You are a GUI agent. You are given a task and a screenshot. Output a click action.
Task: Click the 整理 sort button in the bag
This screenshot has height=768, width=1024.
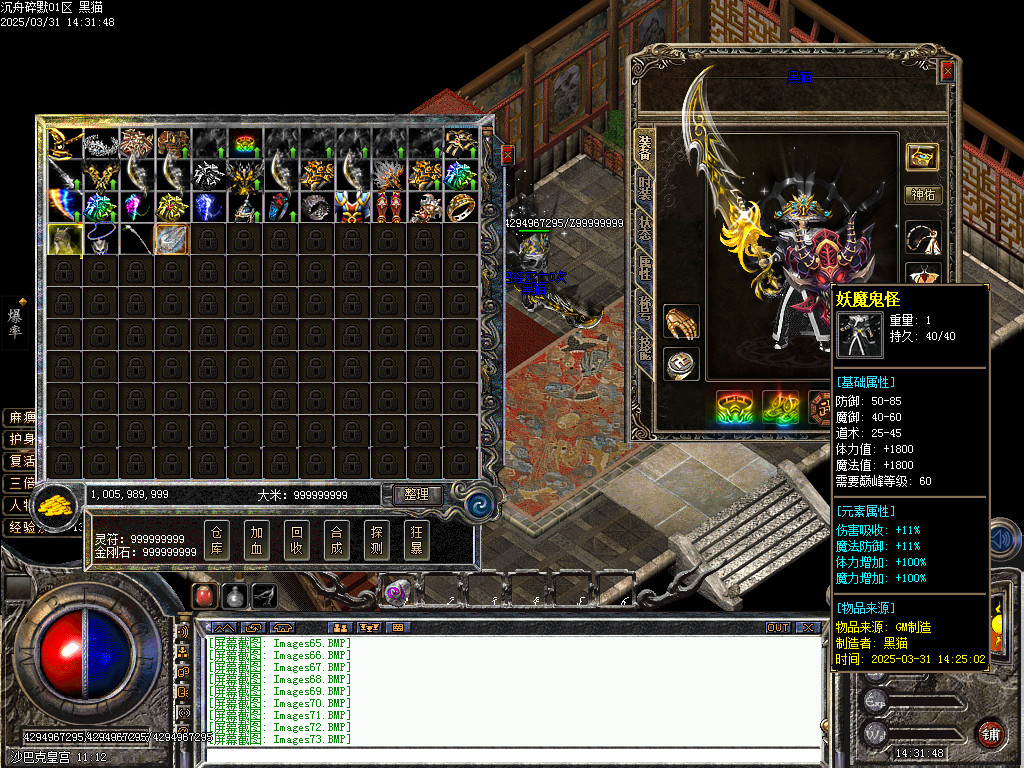tap(417, 494)
